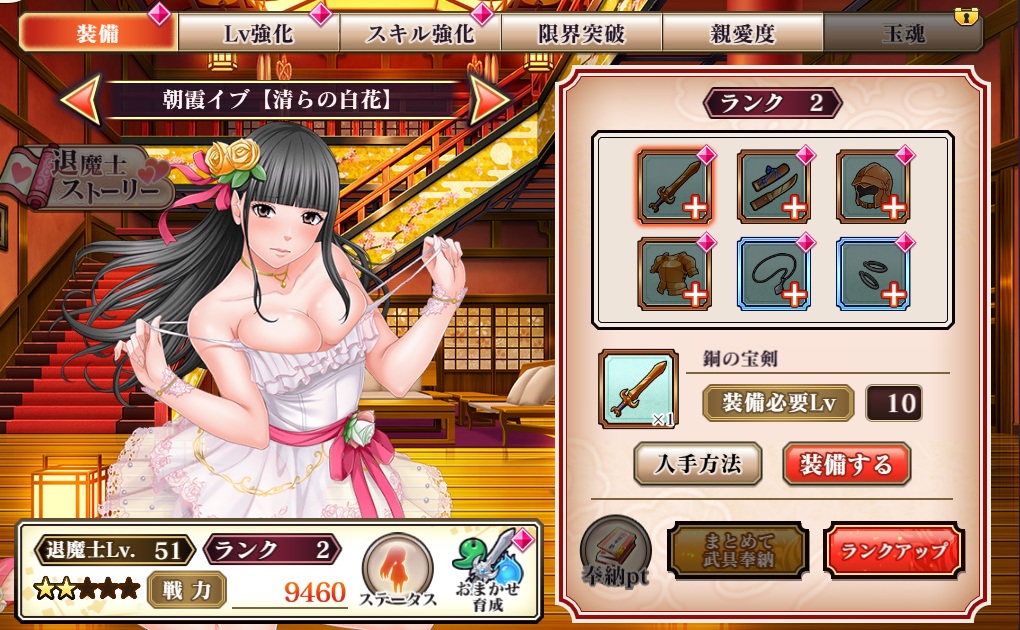The height and width of the screenshot is (630, 1020).
Task: Select the helmet equipment slot
Action: (871, 186)
